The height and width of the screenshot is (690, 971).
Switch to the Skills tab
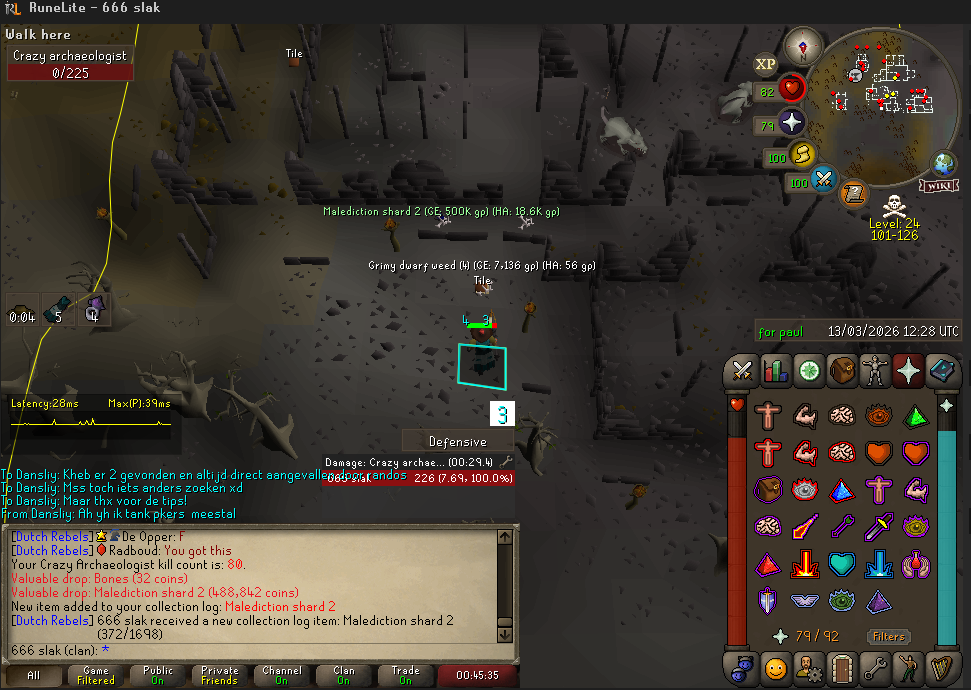click(776, 370)
